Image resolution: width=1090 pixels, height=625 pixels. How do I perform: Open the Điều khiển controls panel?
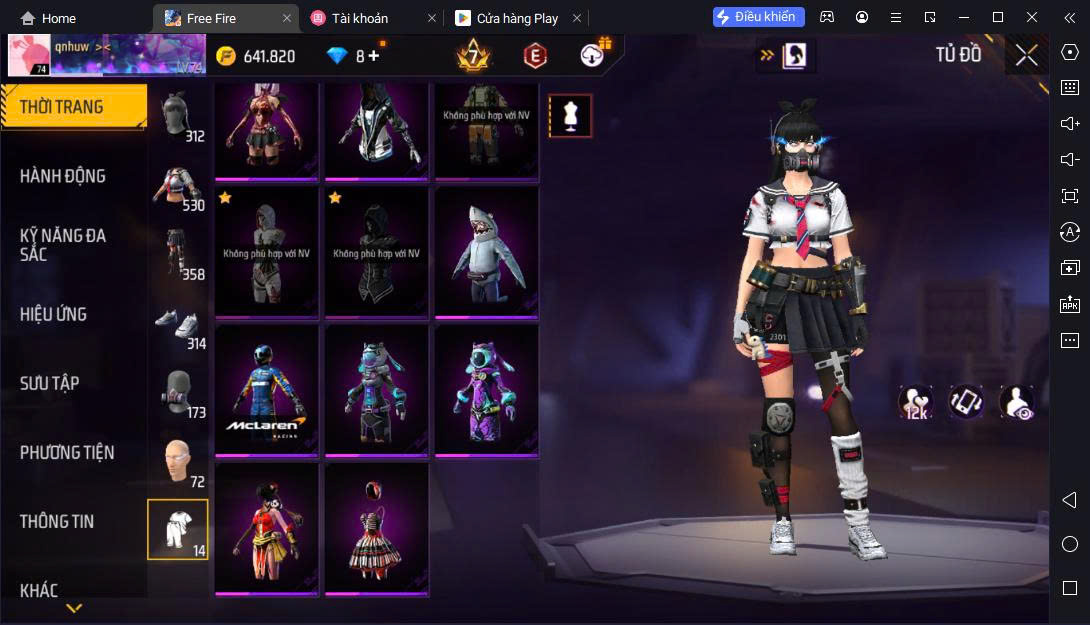click(759, 17)
